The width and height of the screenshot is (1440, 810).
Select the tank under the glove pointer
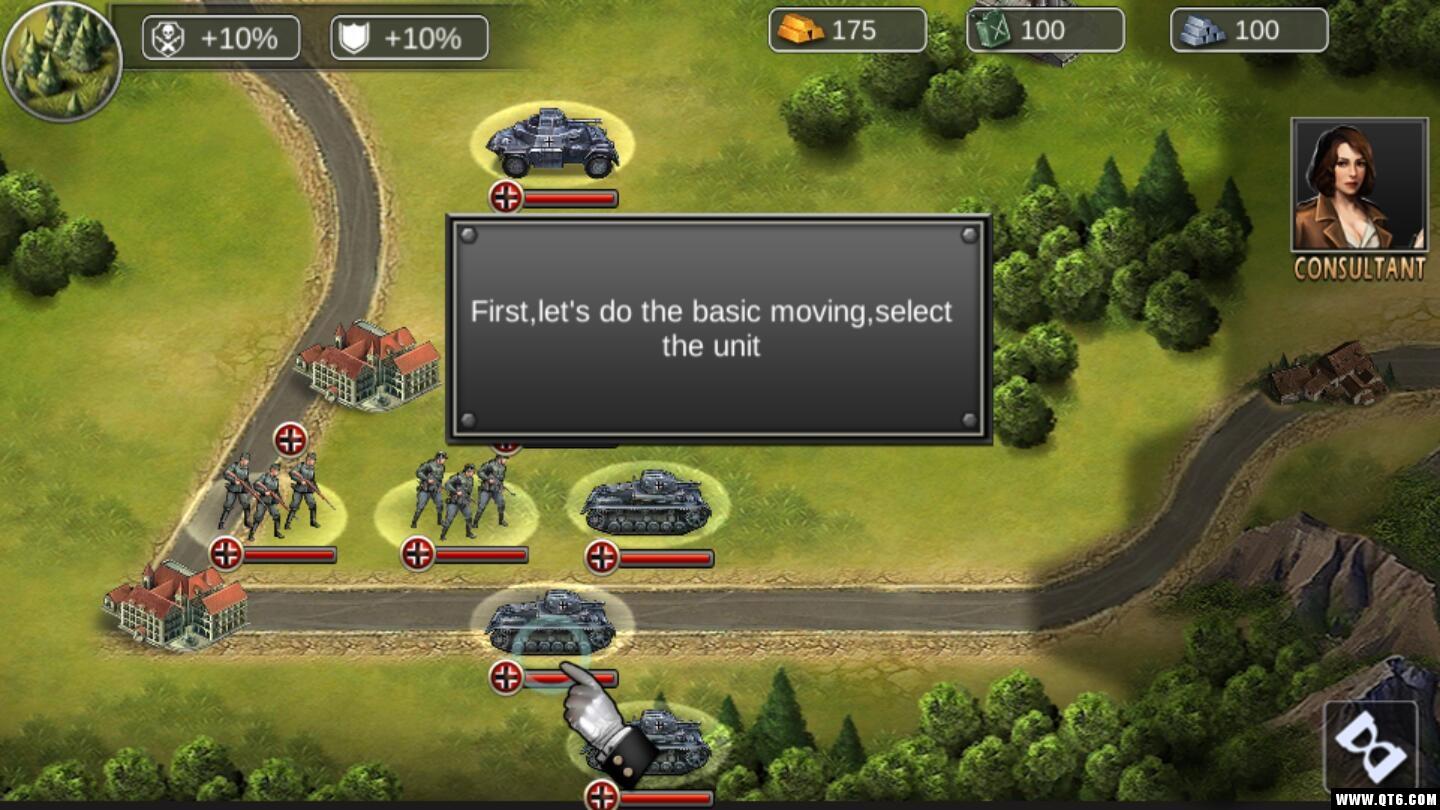pyautogui.click(x=549, y=623)
